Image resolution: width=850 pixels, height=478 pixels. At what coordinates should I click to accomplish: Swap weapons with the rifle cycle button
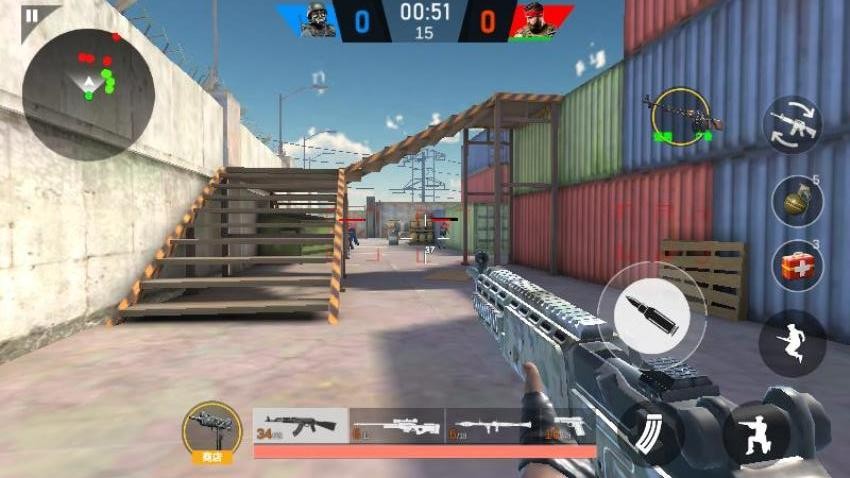792,125
